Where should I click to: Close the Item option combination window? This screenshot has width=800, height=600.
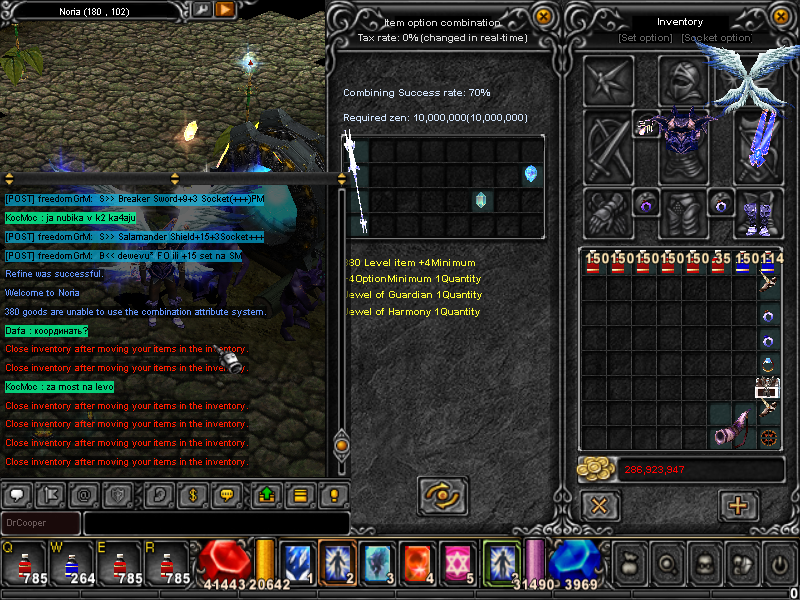(543, 16)
